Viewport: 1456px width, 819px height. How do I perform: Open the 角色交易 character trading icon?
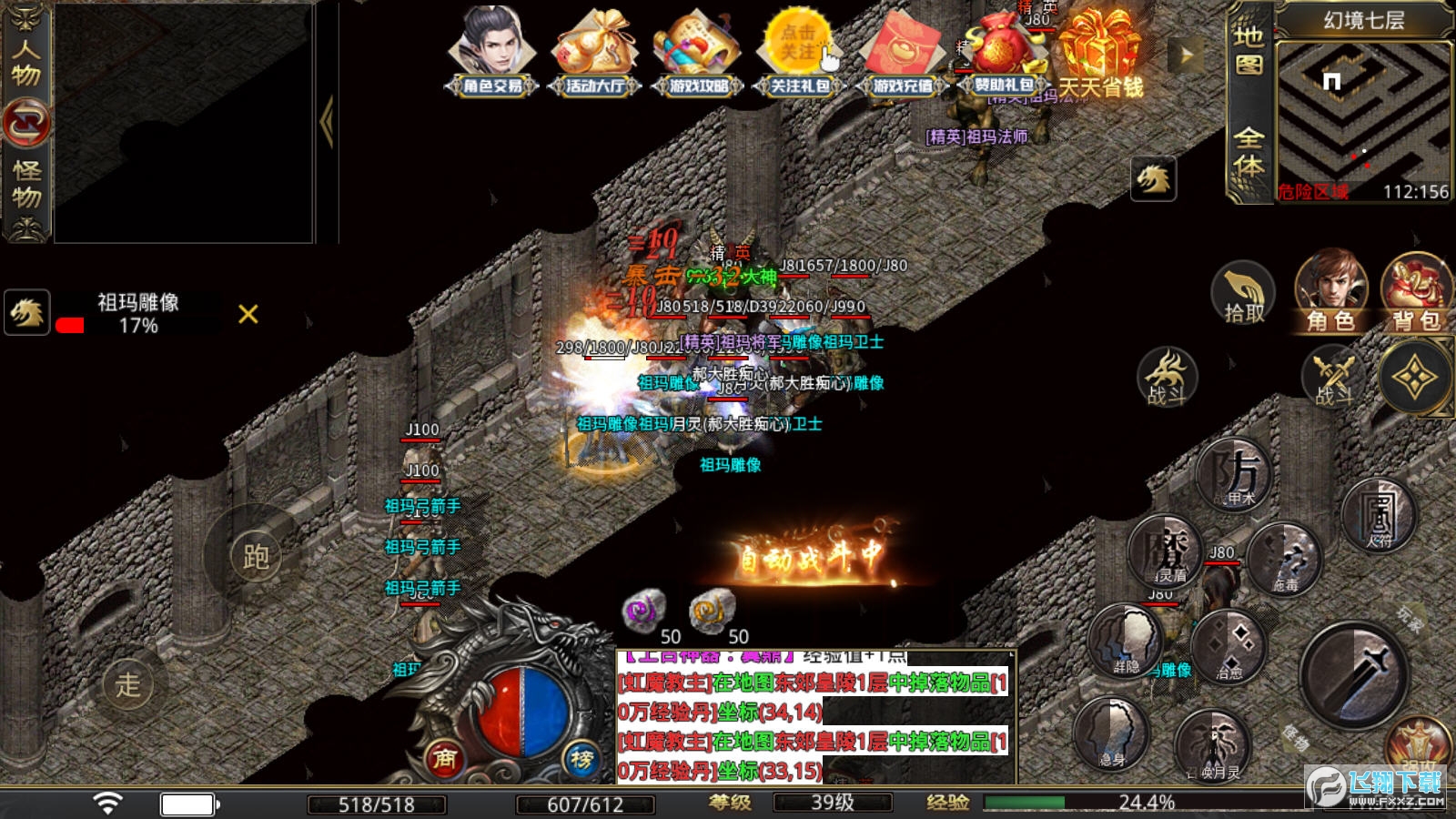[492, 52]
